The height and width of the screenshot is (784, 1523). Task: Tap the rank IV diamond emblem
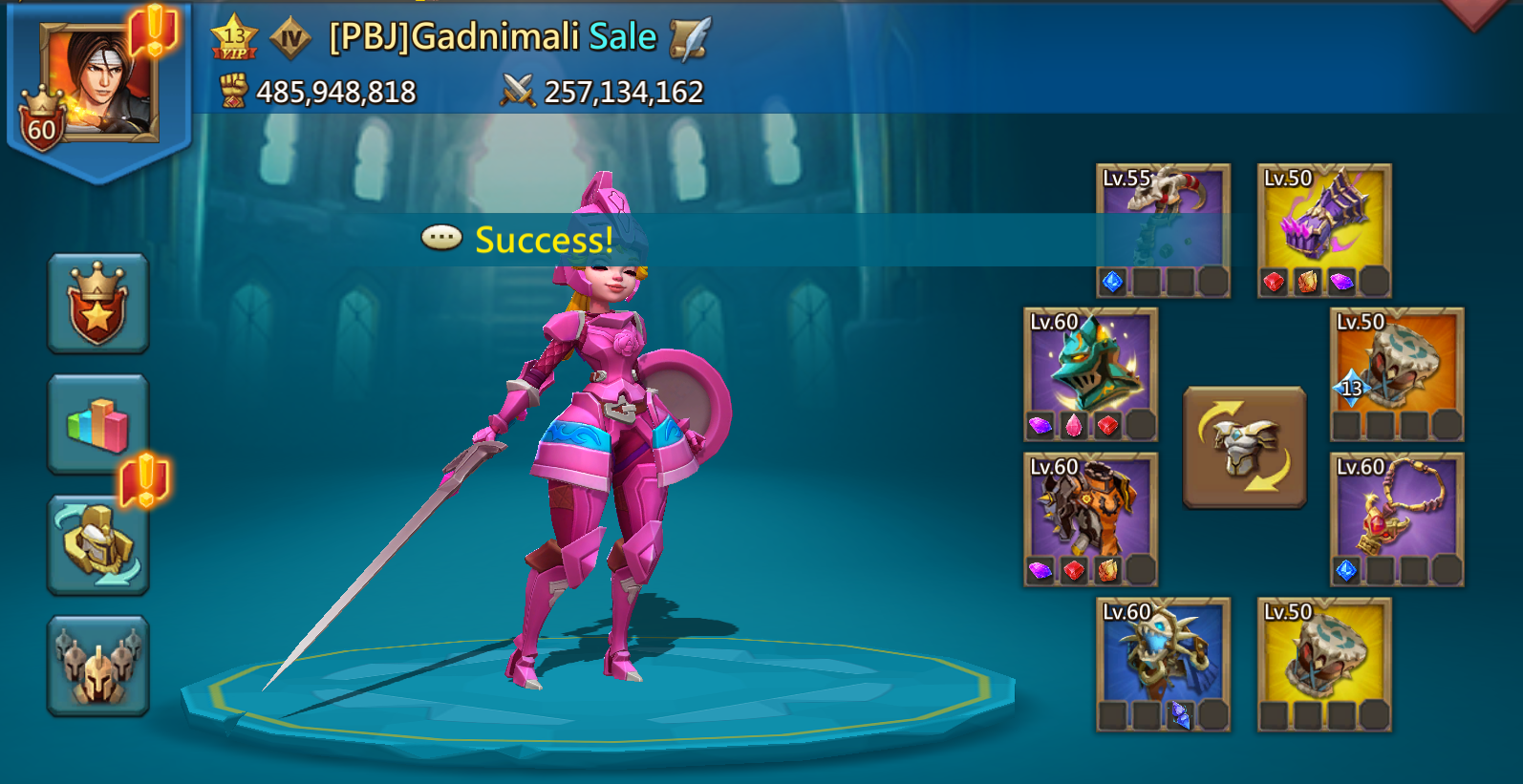(x=290, y=39)
